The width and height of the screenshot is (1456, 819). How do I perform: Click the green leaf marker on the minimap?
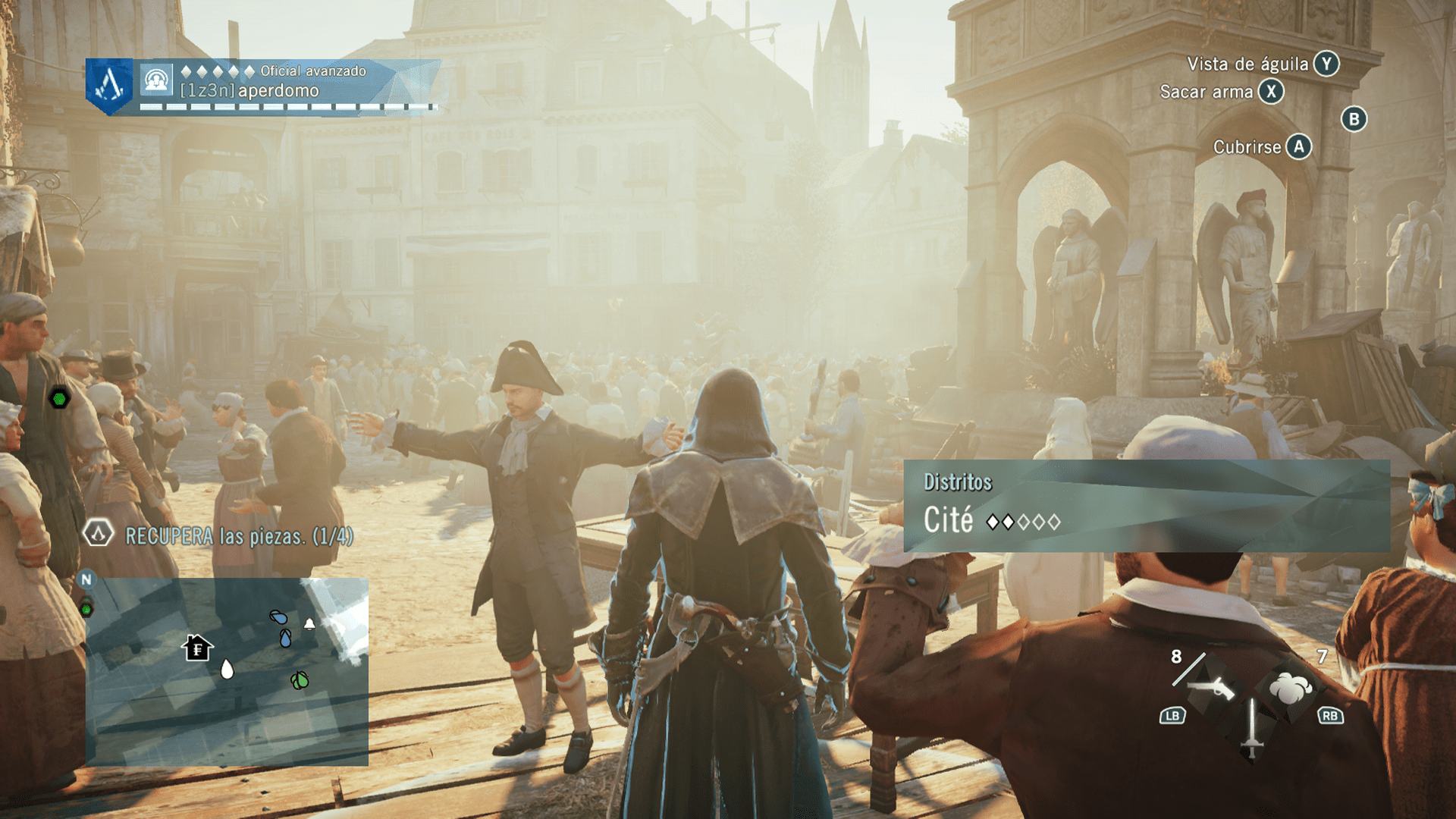[x=300, y=680]
